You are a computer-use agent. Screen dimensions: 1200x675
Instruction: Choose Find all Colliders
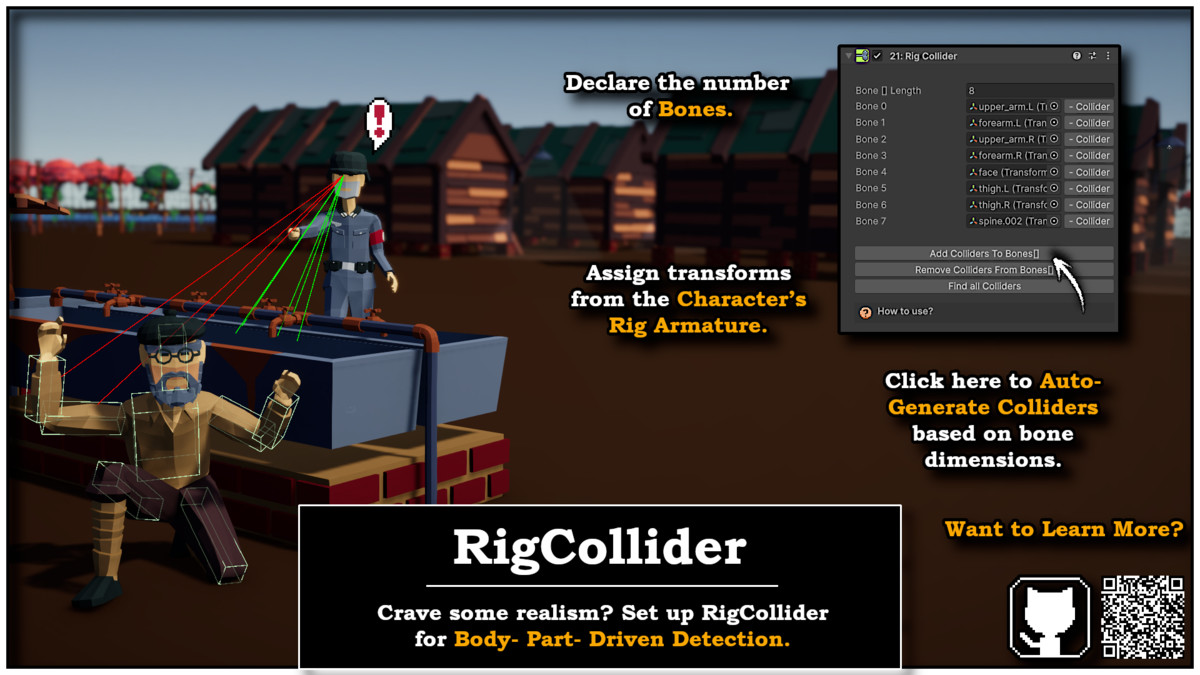tap(983, 286)
